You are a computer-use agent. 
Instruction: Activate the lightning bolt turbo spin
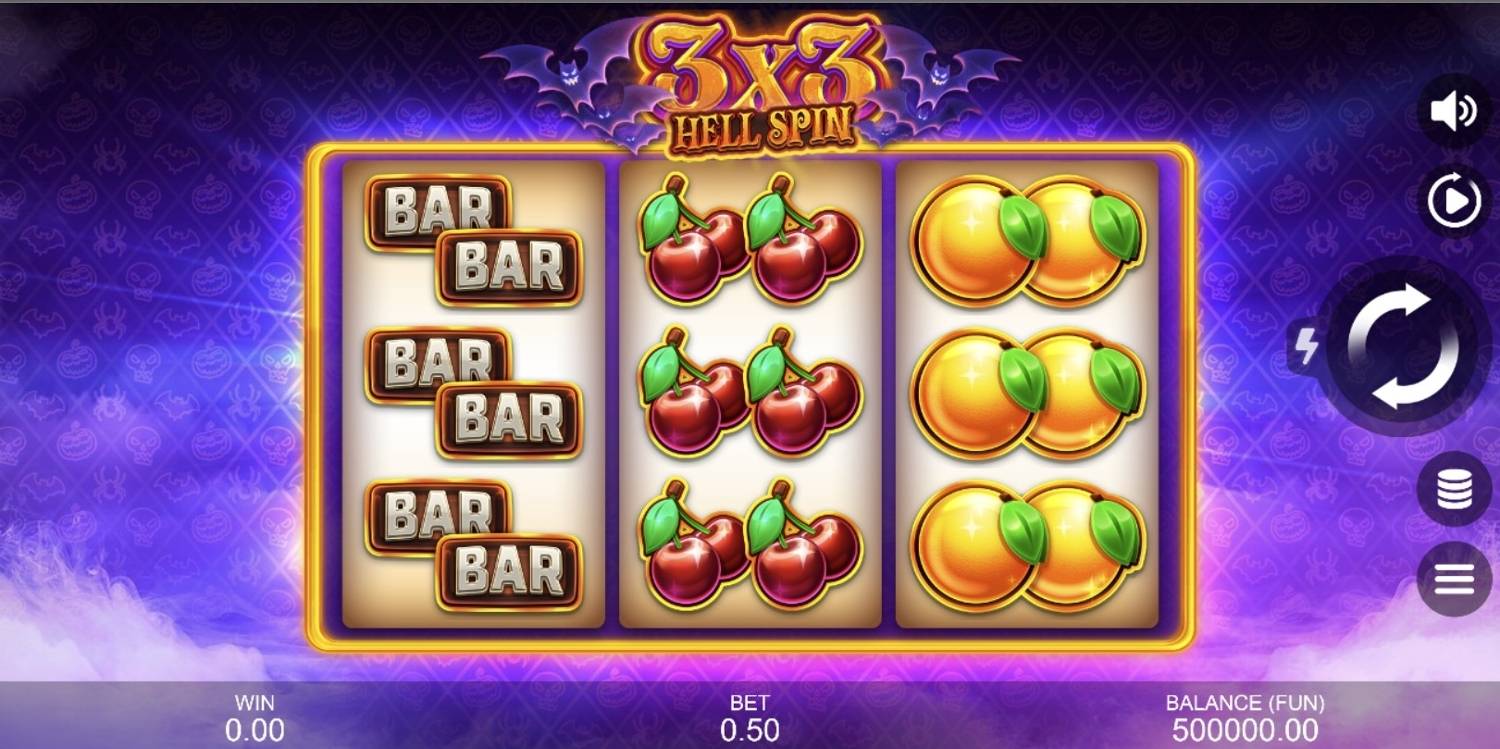1305,347
